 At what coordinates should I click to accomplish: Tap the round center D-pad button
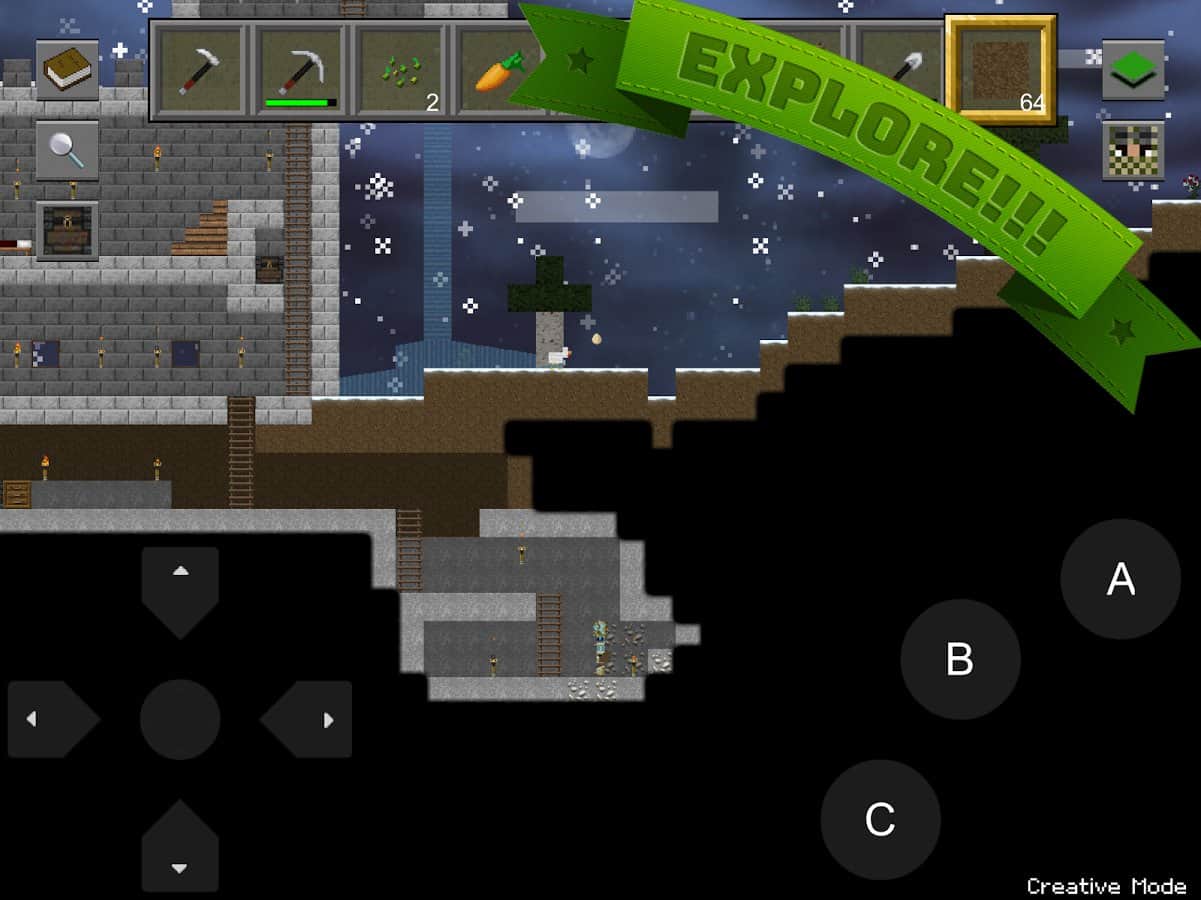point(180,718)
